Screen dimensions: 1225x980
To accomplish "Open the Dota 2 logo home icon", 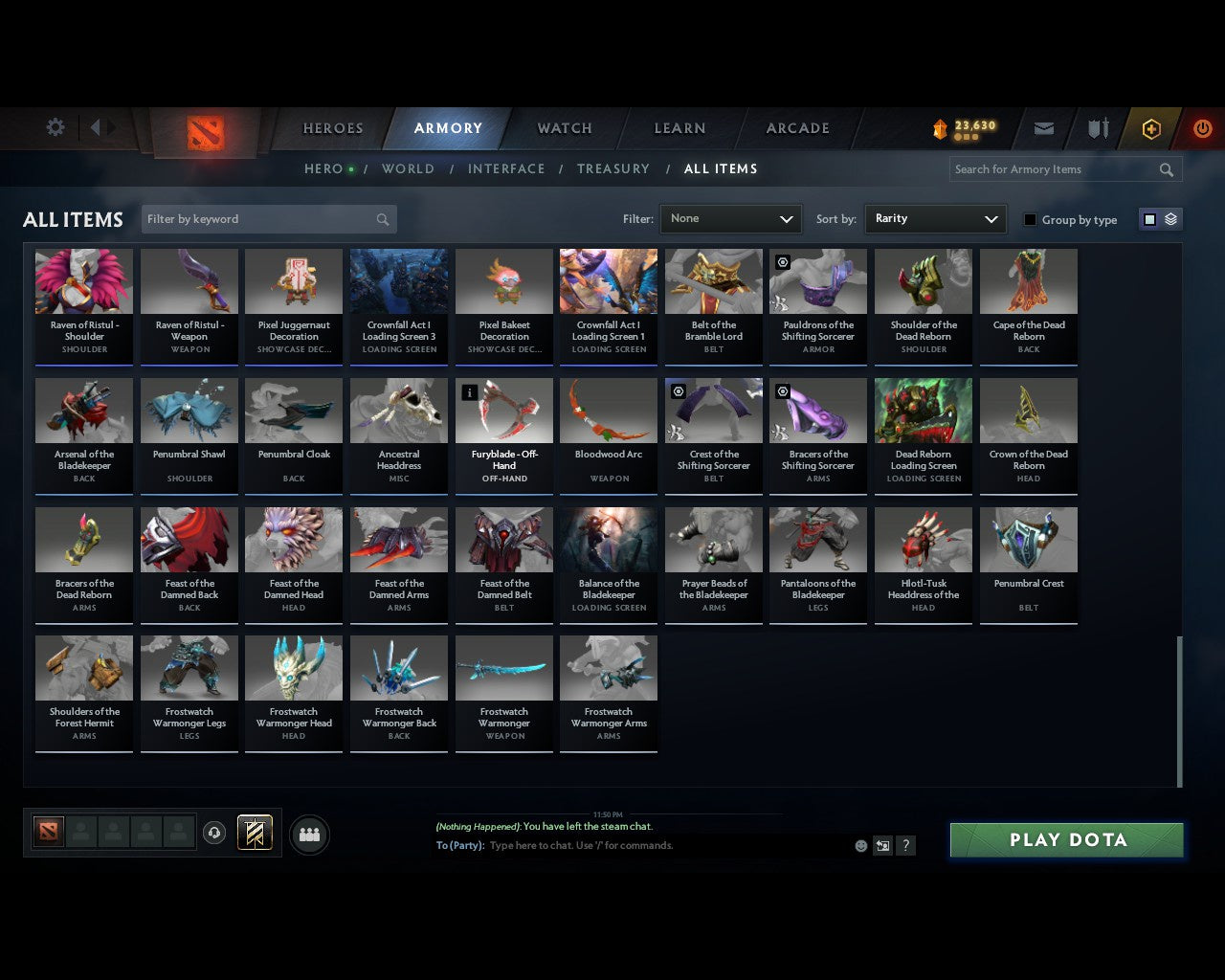I will pos(203,134).
